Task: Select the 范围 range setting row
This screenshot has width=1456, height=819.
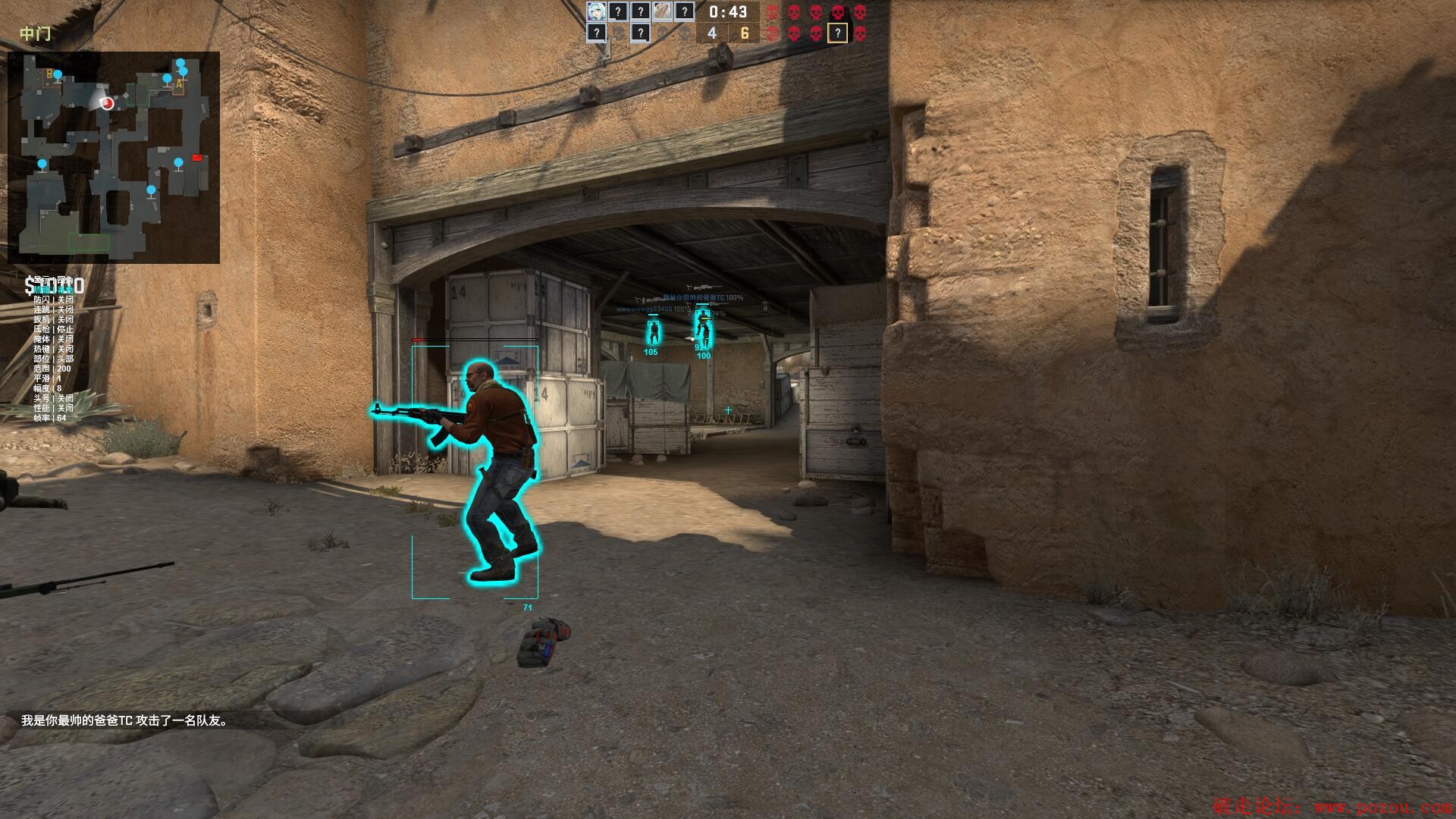Action: coord(52,369)
